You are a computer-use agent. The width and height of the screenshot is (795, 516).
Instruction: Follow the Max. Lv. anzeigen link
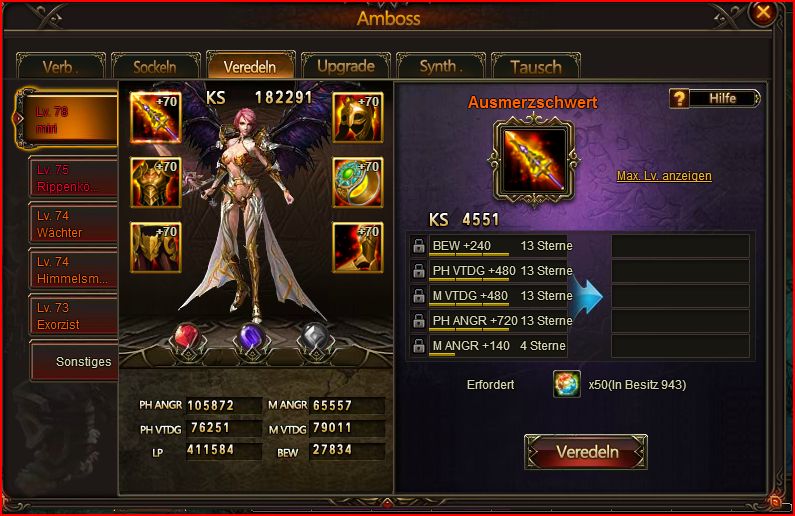tap(664, 176)
